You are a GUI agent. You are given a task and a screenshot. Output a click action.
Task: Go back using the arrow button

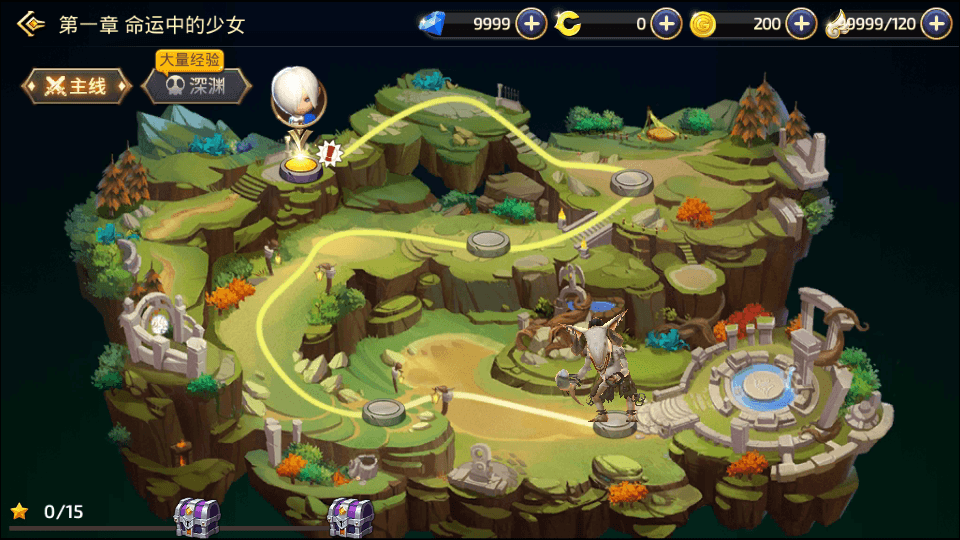click(30, 23)
